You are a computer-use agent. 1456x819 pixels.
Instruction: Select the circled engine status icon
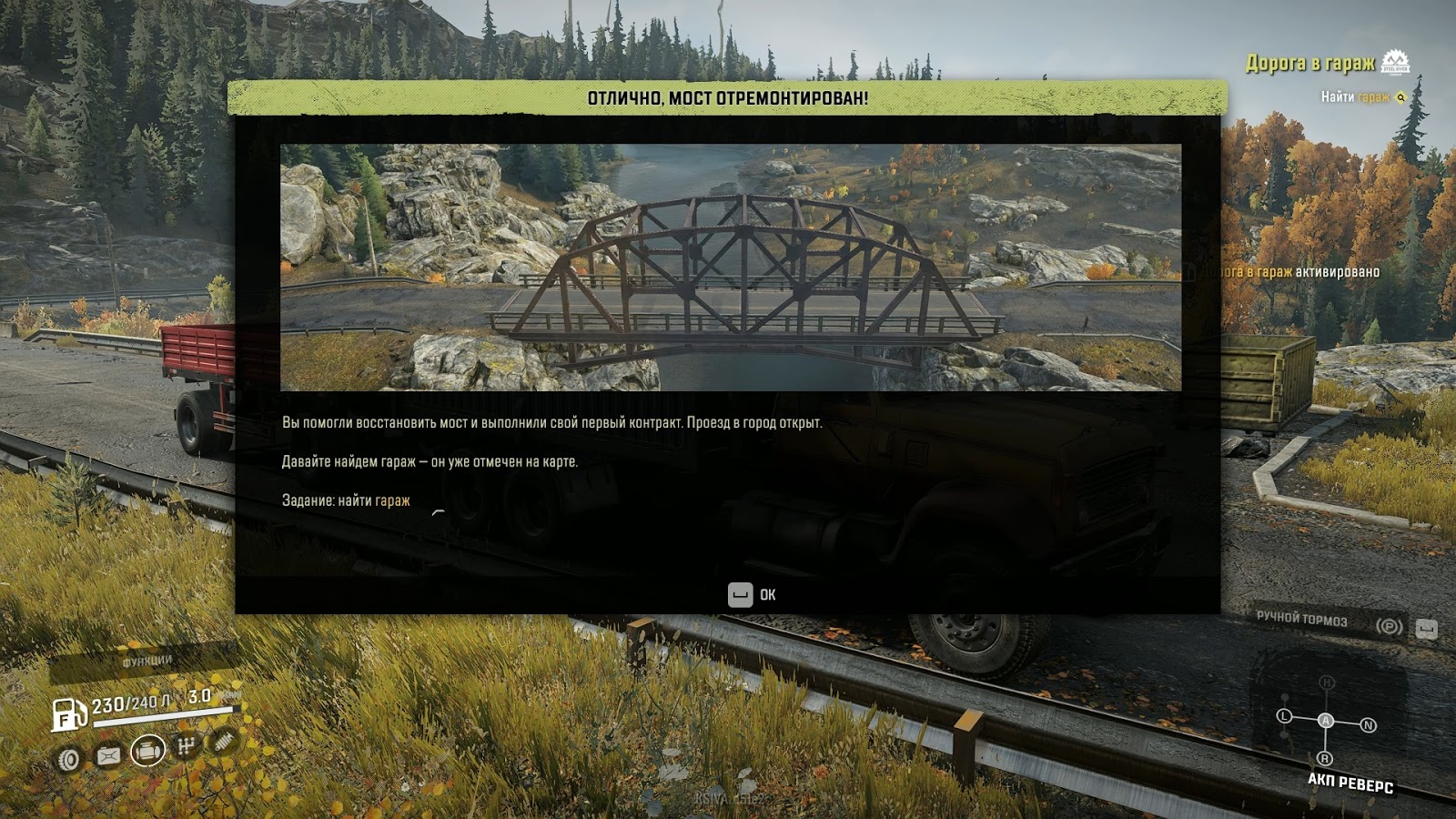pos(147,751)
